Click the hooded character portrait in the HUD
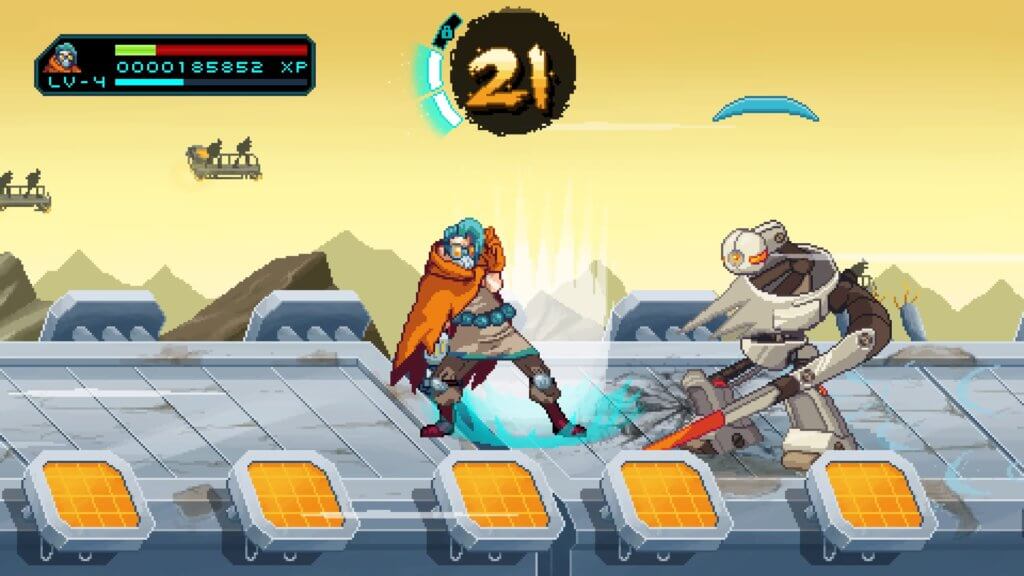Screen dimensions: 1024x576 64,57
